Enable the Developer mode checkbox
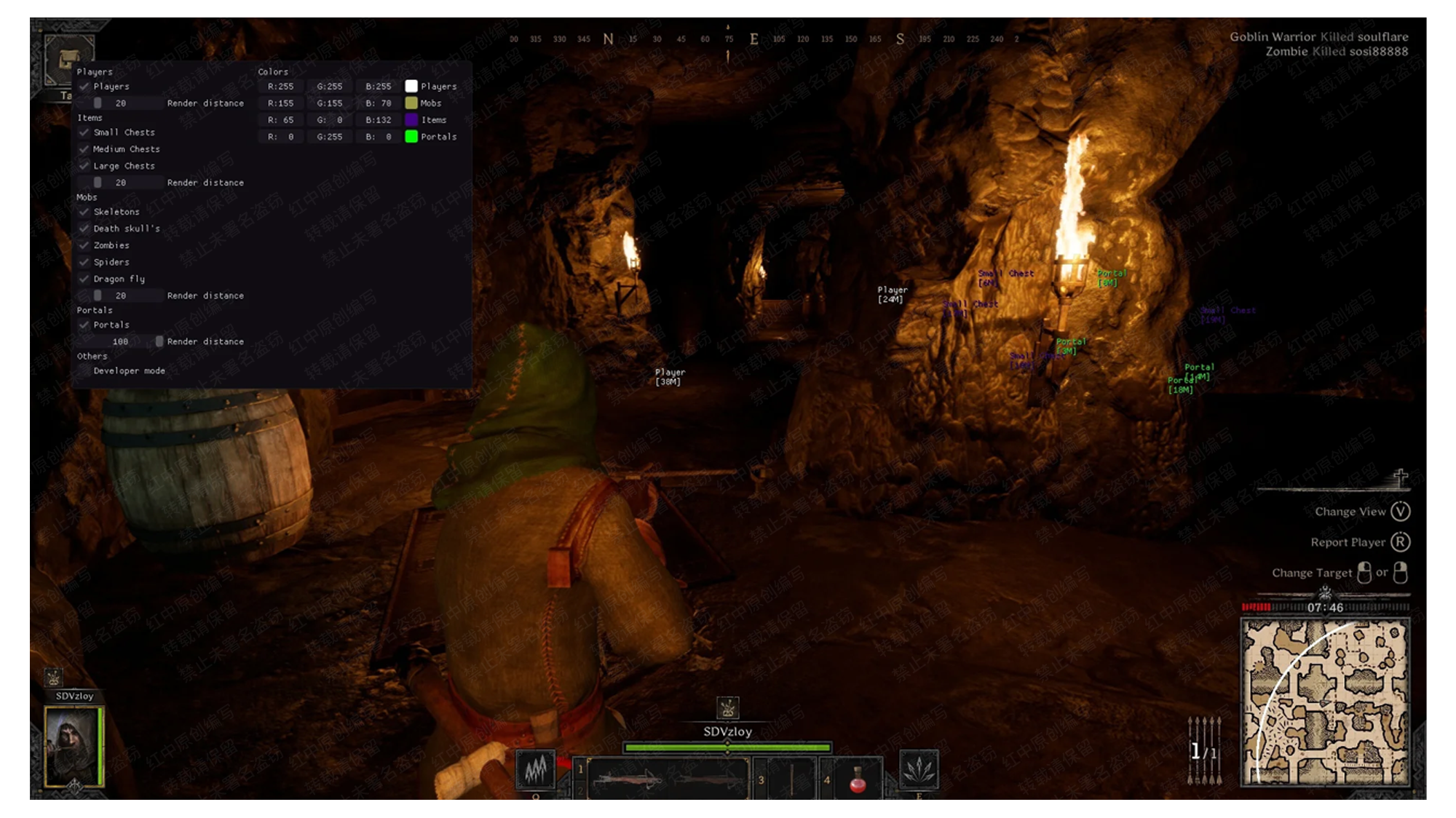 point(84,371)
